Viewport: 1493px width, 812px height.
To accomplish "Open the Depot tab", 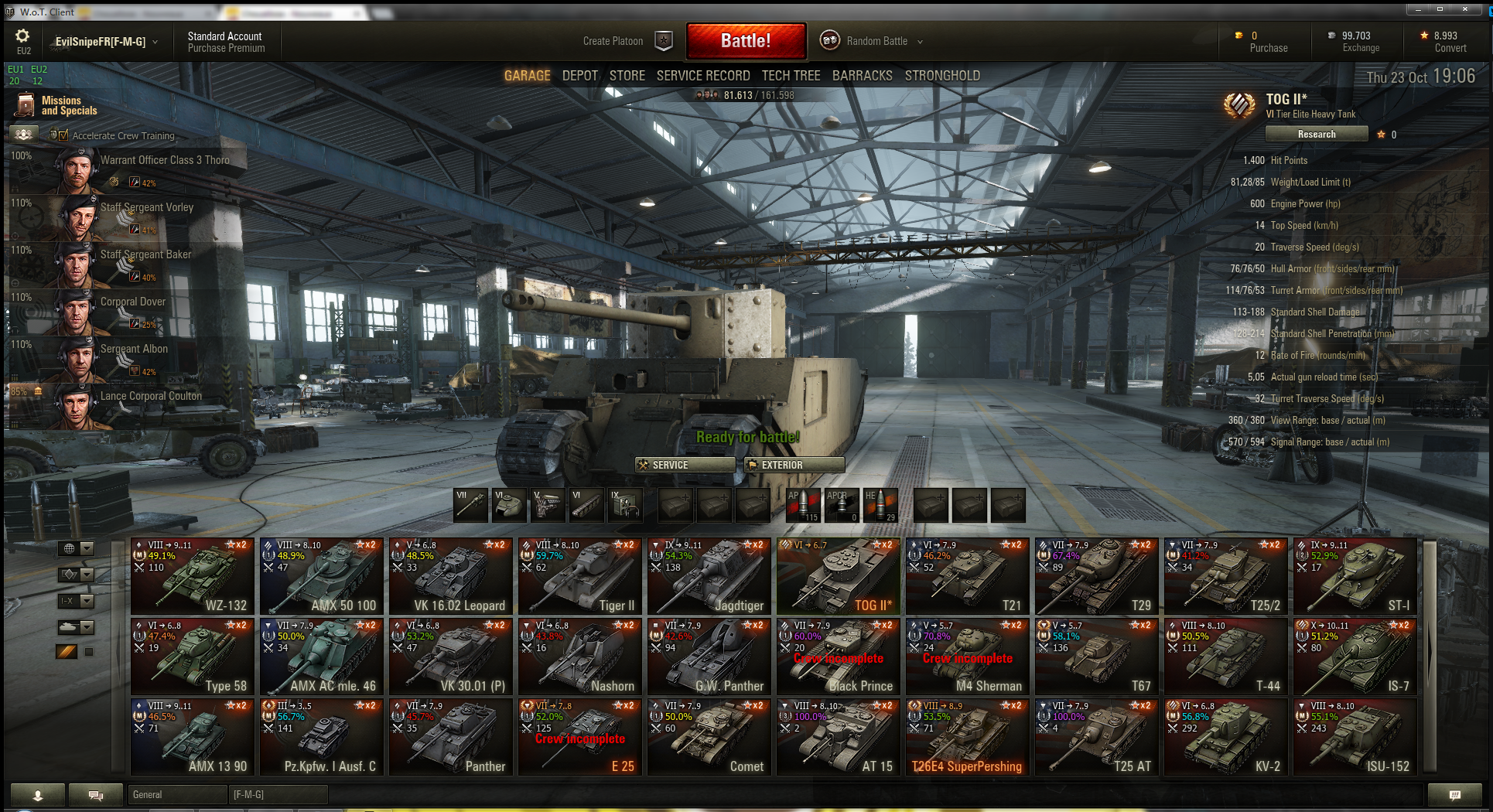I will (579, 76).
